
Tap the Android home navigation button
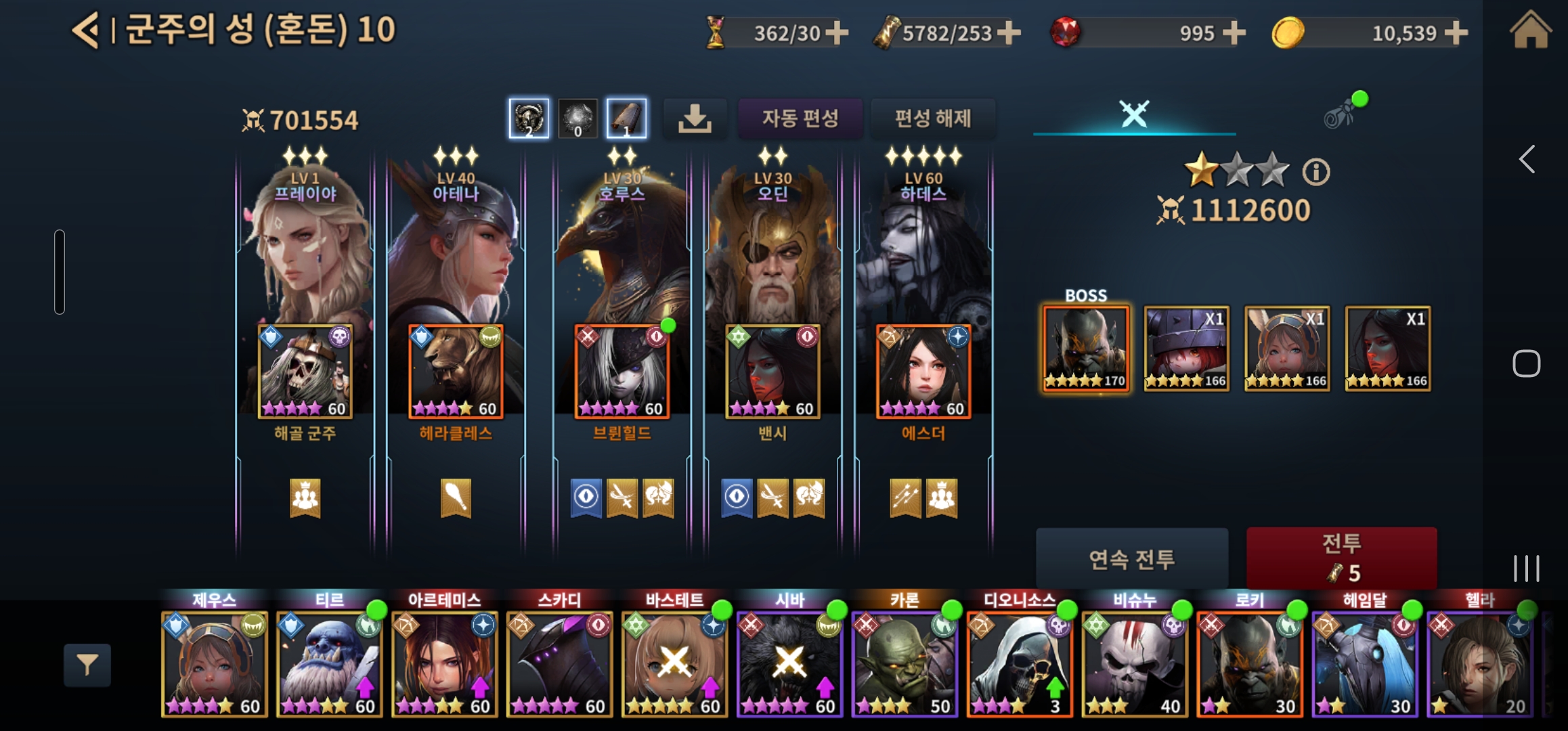coord(1526,363)
